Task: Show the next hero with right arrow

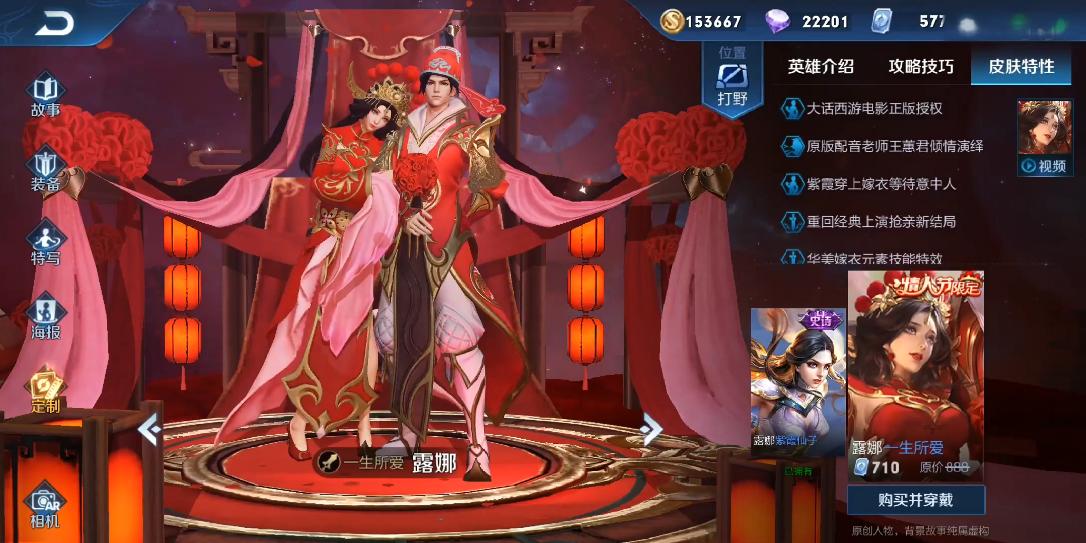Action: 651,430
